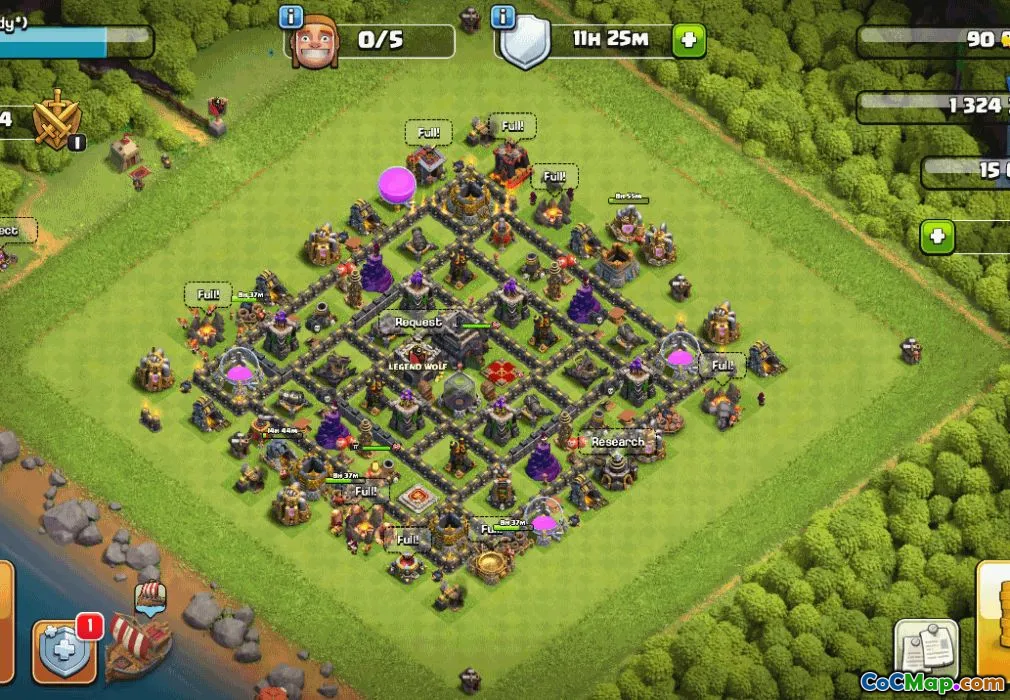This screenshot has width=1010, height=700.
Task: Open the clipboard notes button
Action: pyautogui.click(x=925, y=649)
